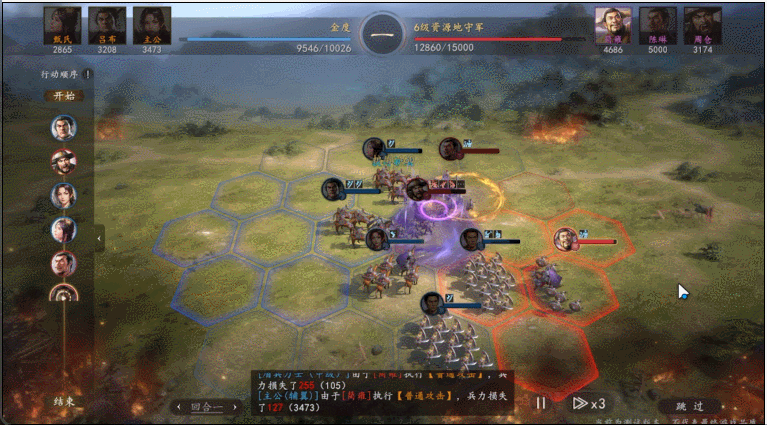Jump to 结束 marker in action order
This screenshot has width=767, height=425.
click(x=63, y=401)
